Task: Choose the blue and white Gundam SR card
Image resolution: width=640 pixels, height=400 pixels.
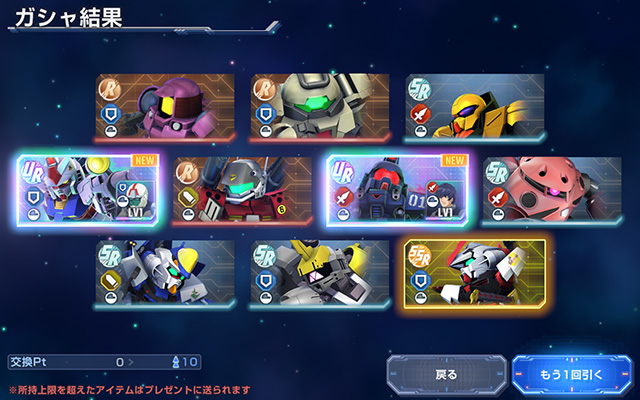Action: click(165, 272)
